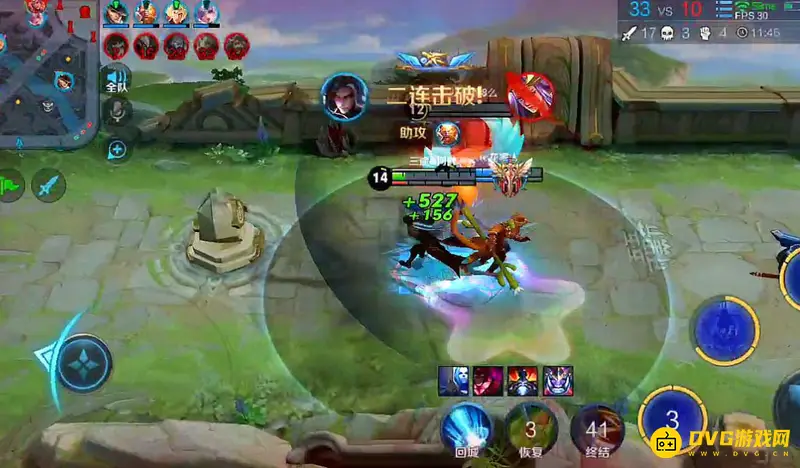Toggle the microphone button
Viewport: 800px width, 468px height.
tap(117, 112)
